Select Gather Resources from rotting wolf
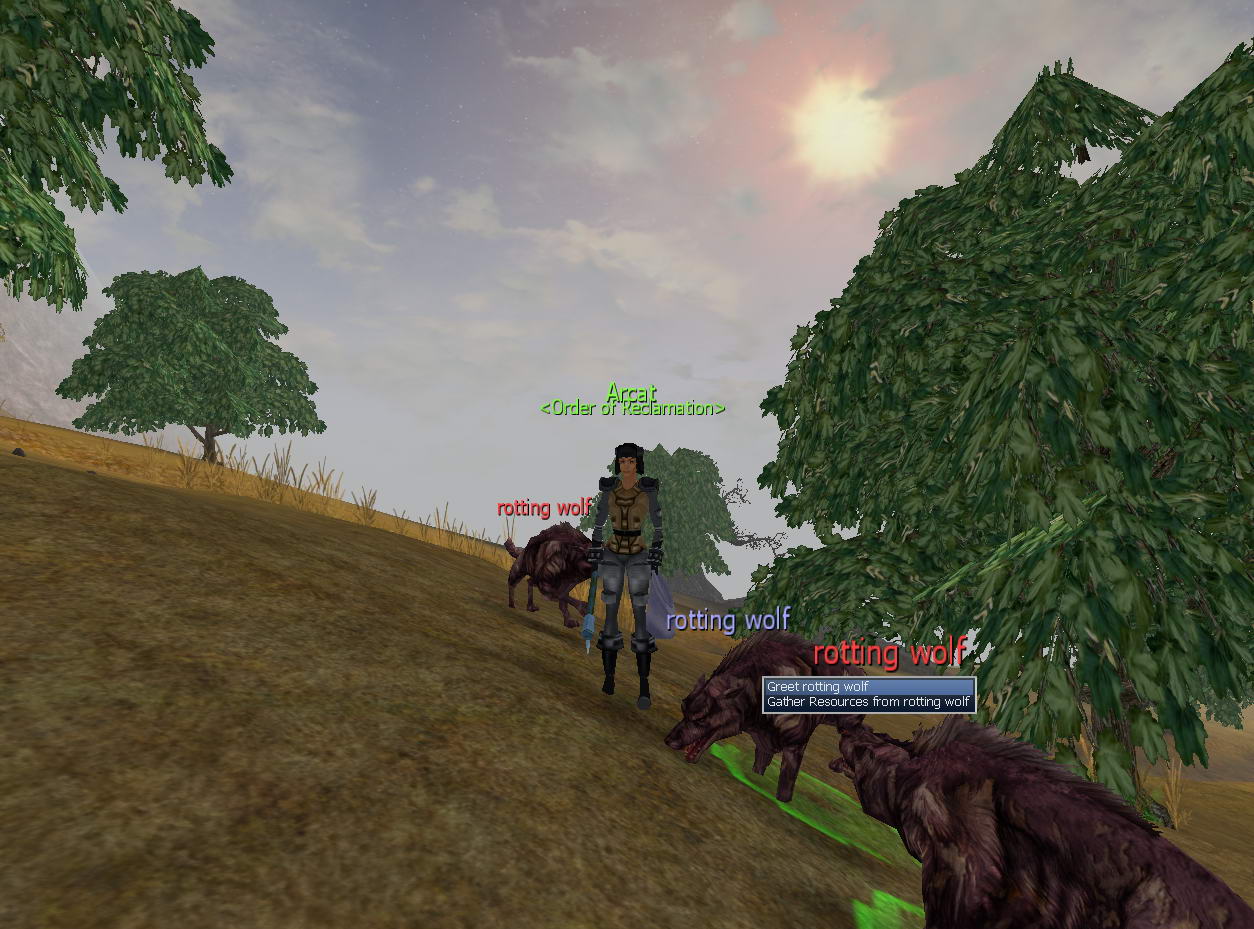This screenshot has height=929, width=1254. click(x=867, y=702)
